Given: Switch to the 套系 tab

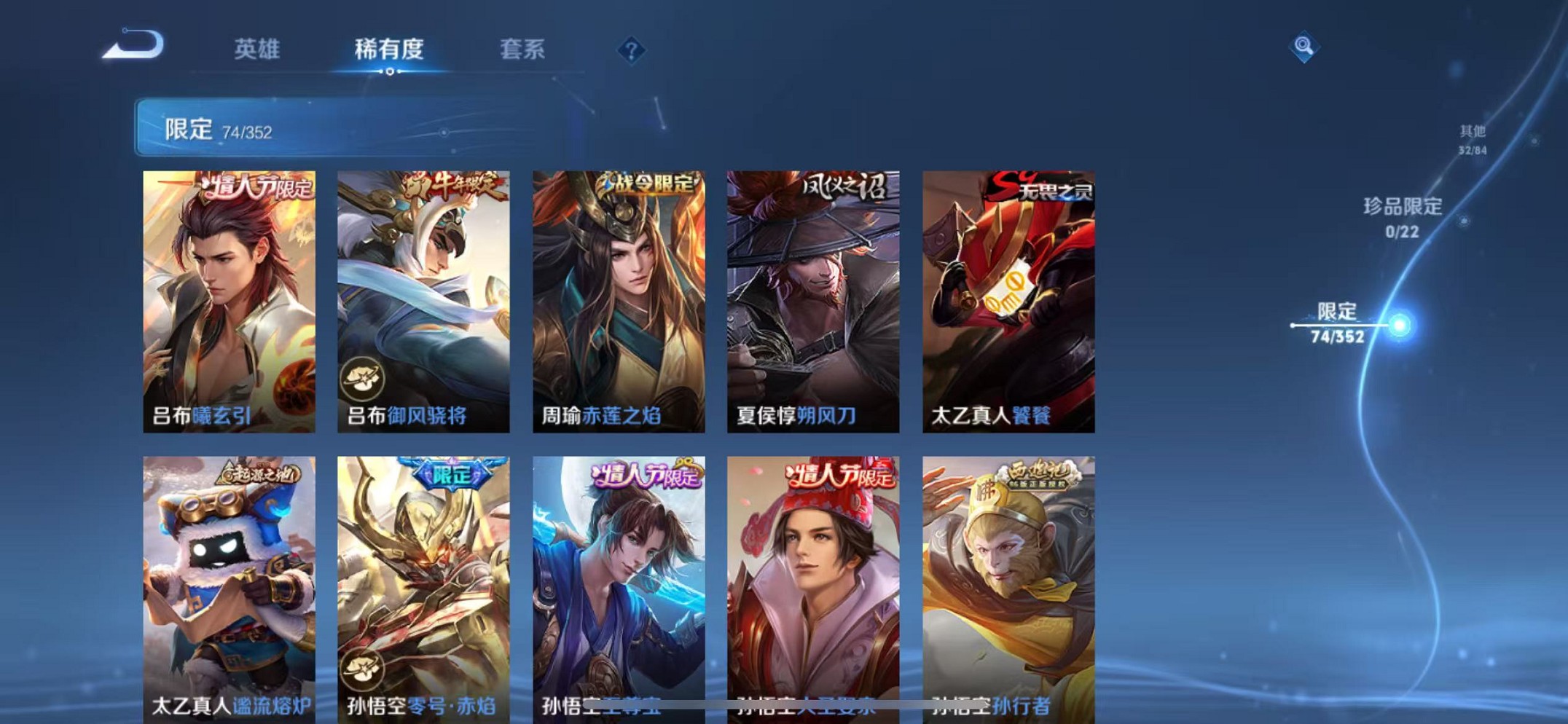Looking at the screenshot, I should tap(523, 50).
